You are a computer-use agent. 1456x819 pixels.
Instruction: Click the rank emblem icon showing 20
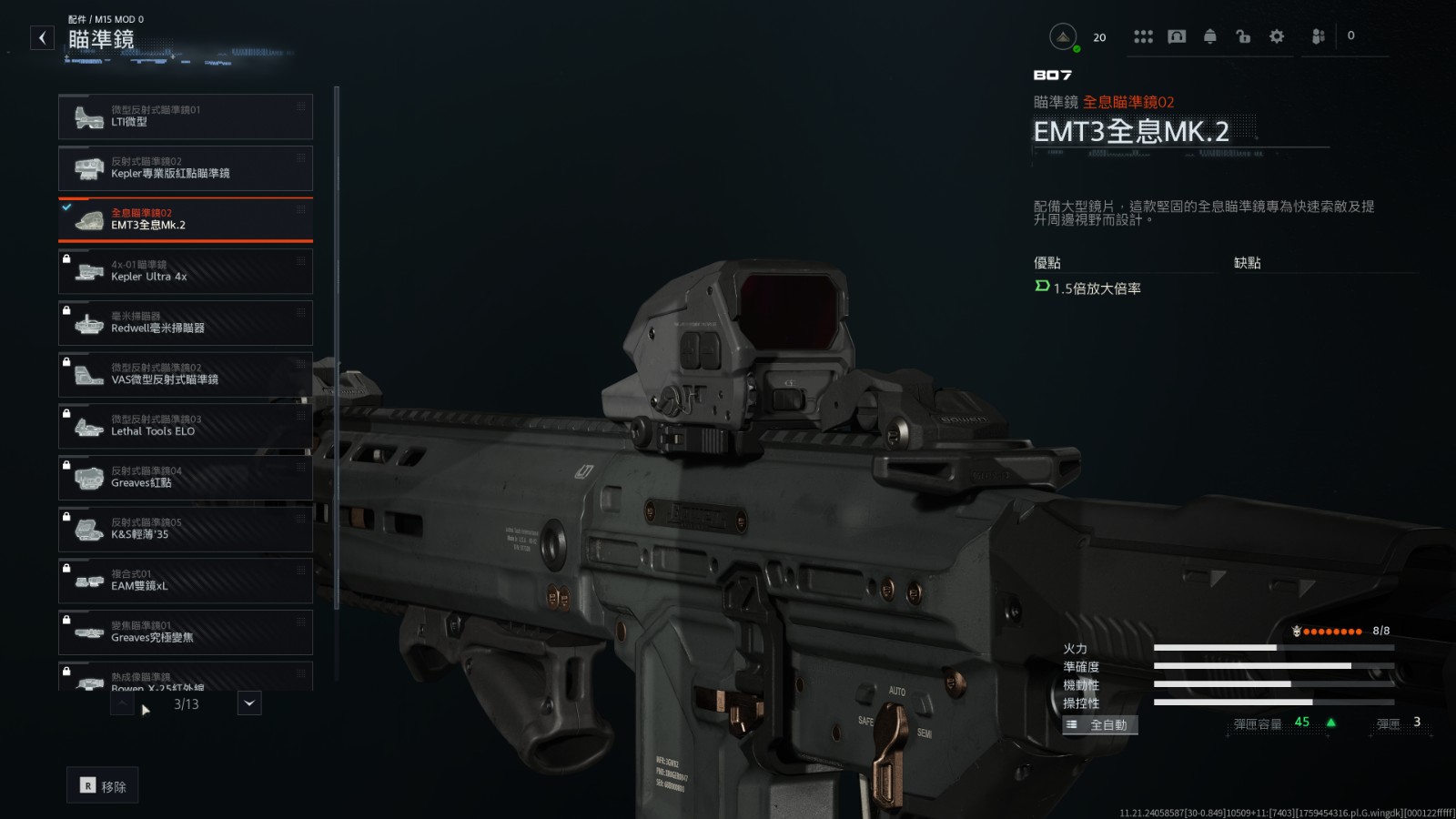pos(1062,36)
